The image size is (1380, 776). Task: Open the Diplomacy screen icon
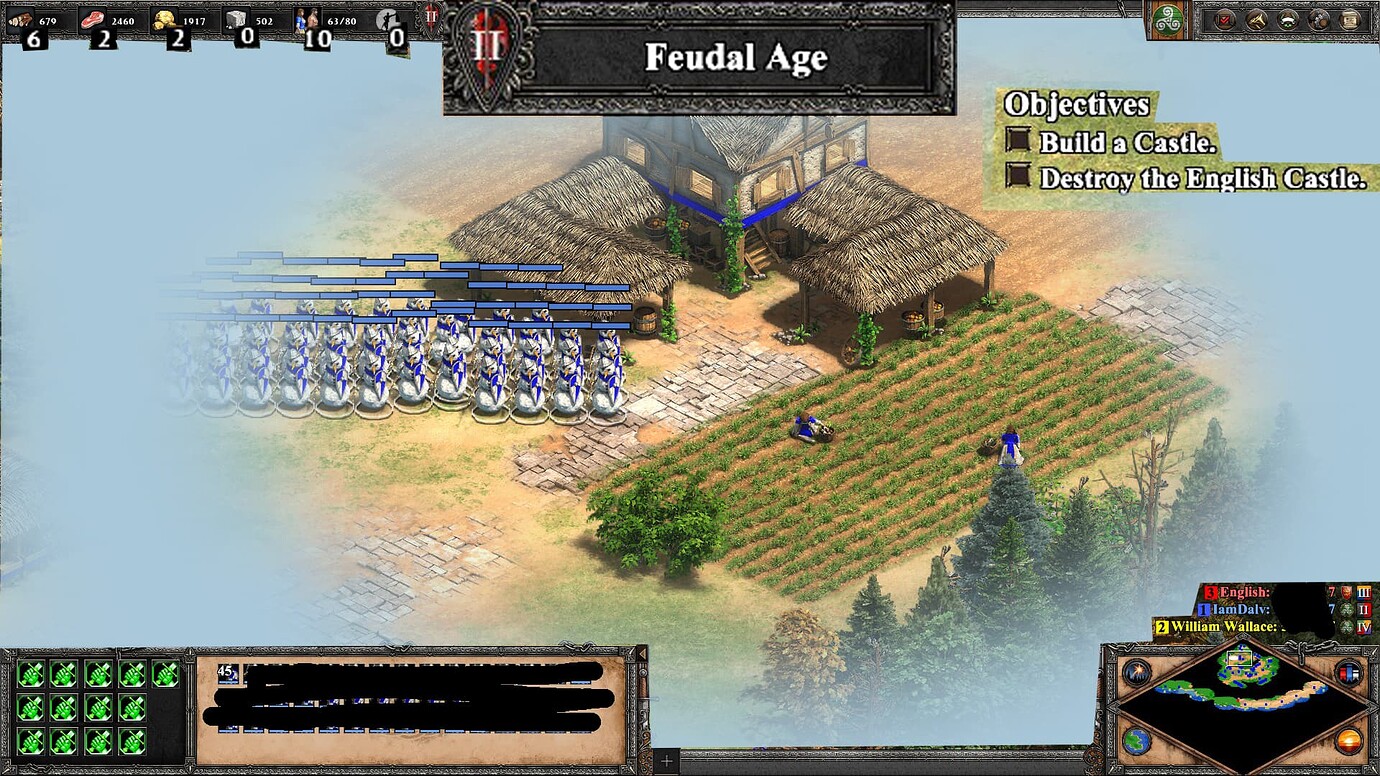coord(1288,19)
